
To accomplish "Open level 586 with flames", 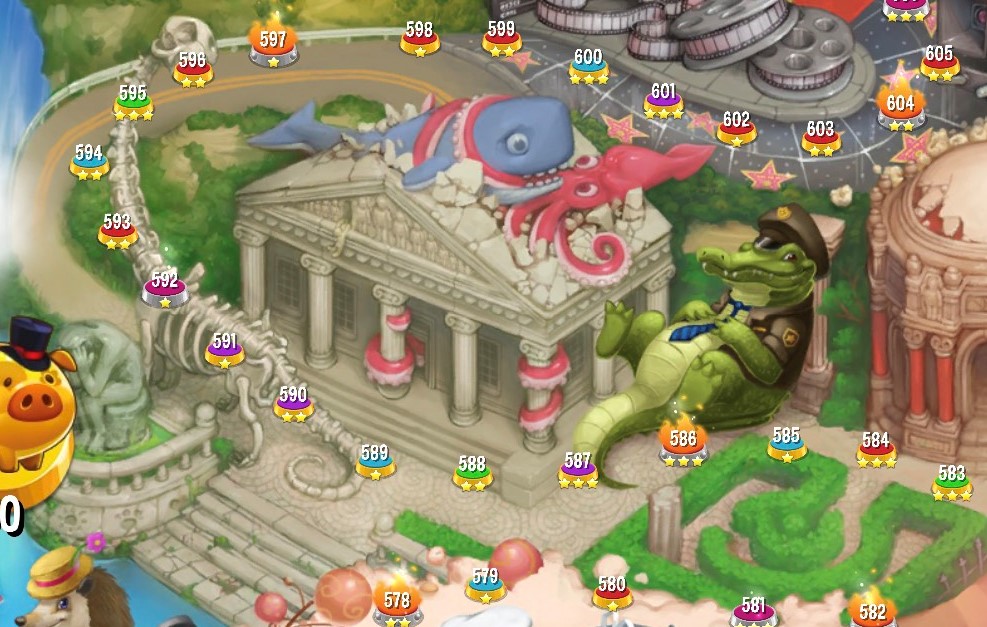I will 683,443.
